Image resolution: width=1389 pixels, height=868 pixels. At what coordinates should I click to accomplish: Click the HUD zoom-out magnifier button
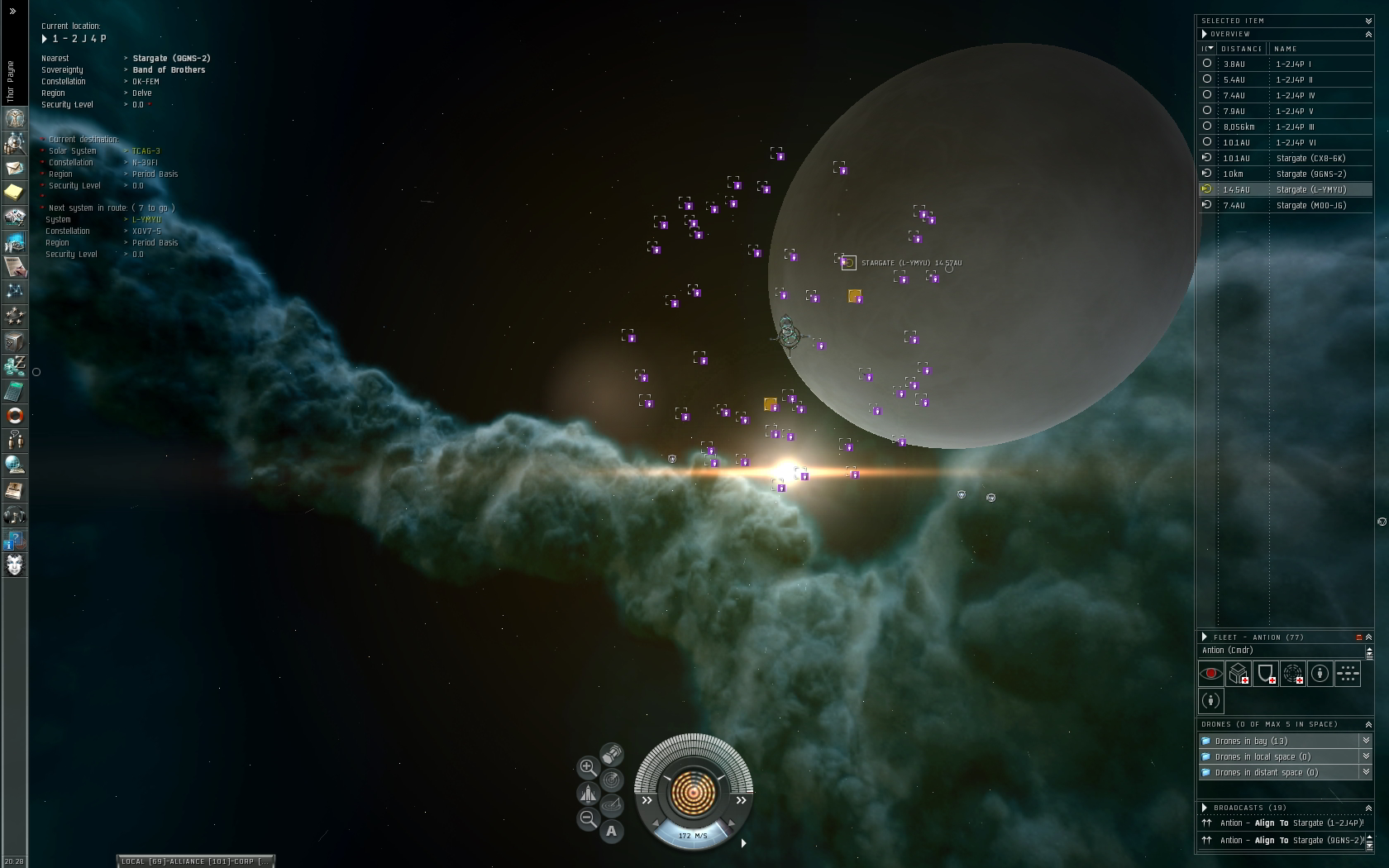(588, 819)
